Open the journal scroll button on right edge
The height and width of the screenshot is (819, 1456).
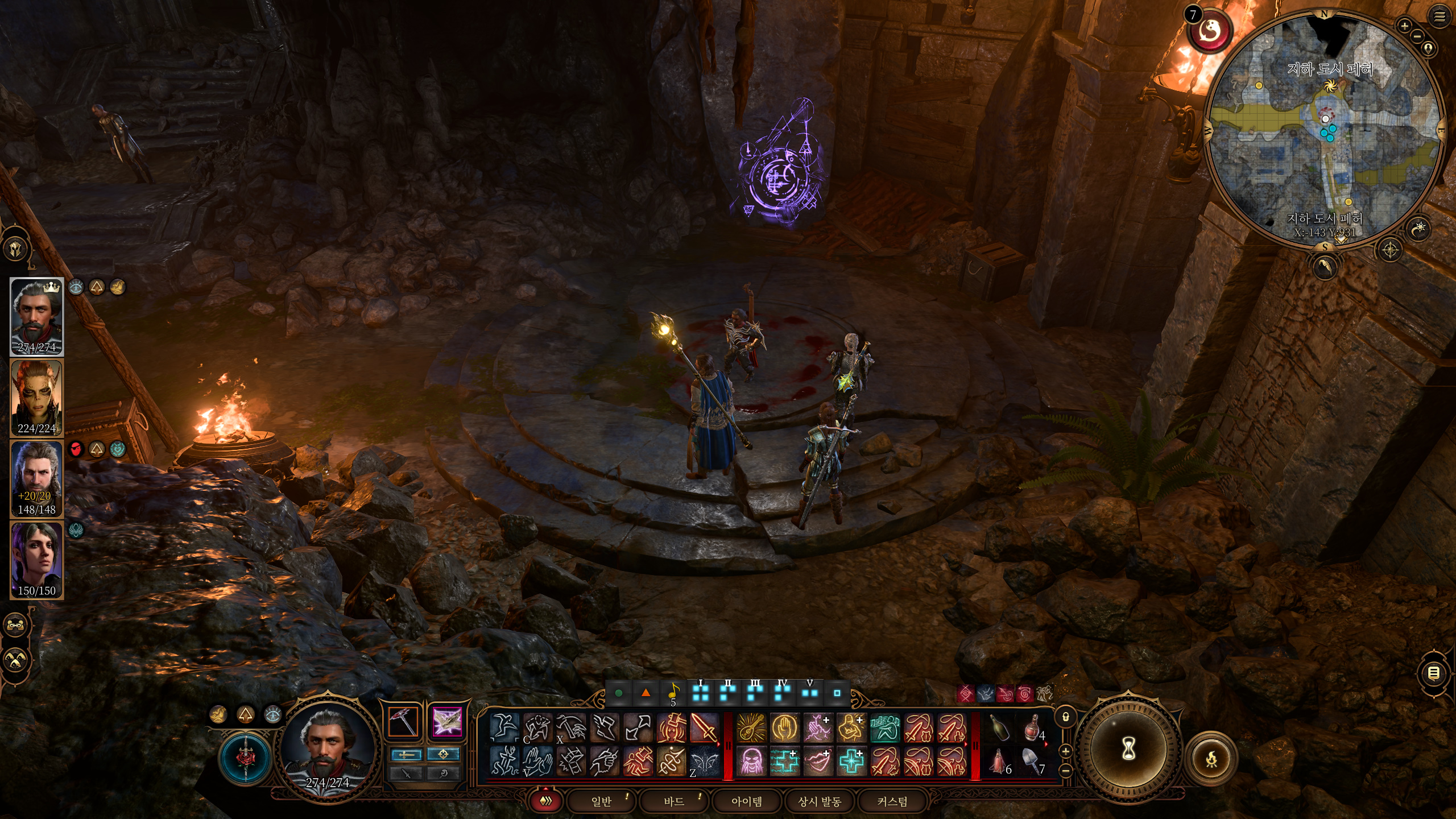tap(1434, 674)
